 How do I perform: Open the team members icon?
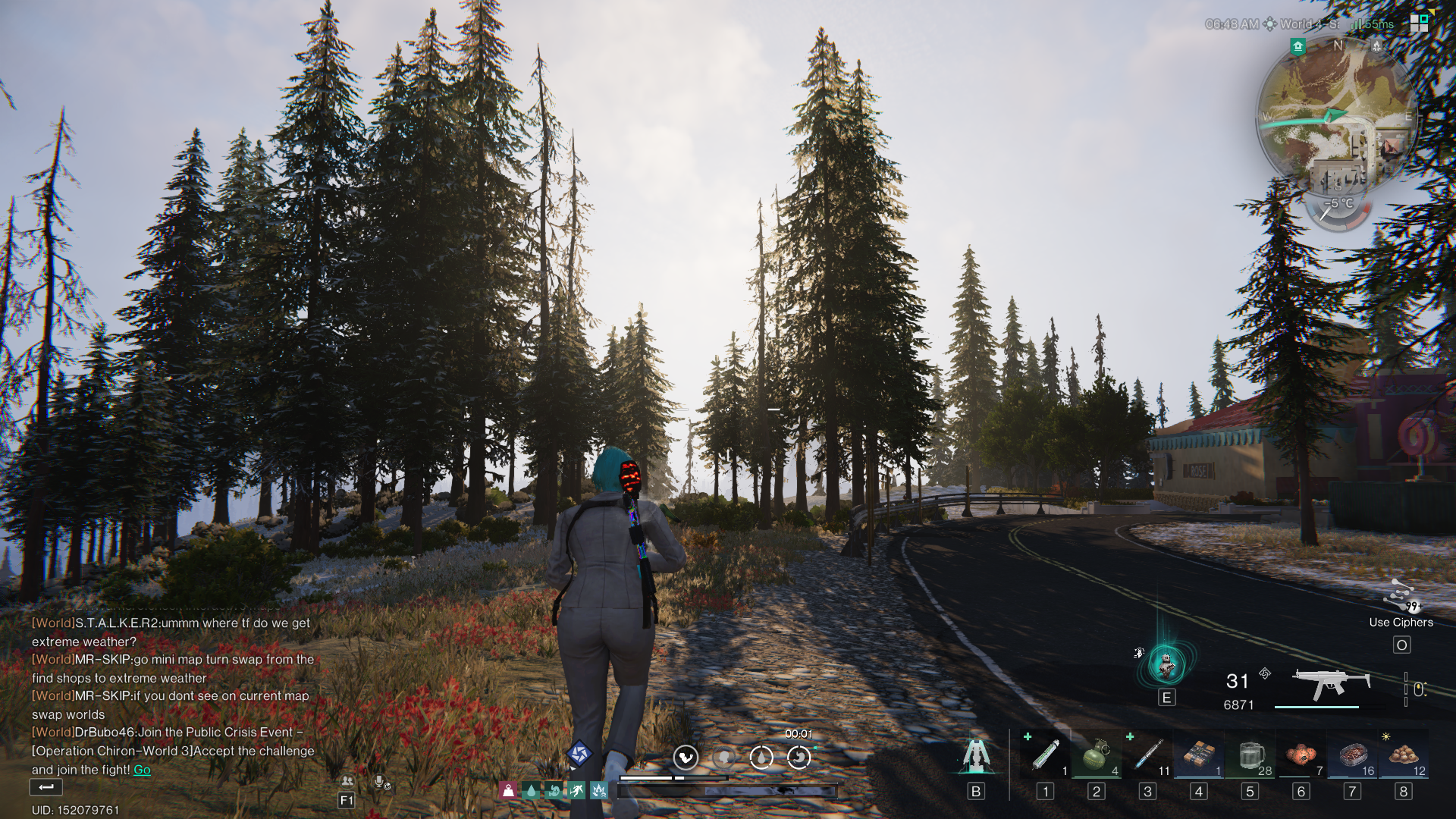tap(347, 781)
